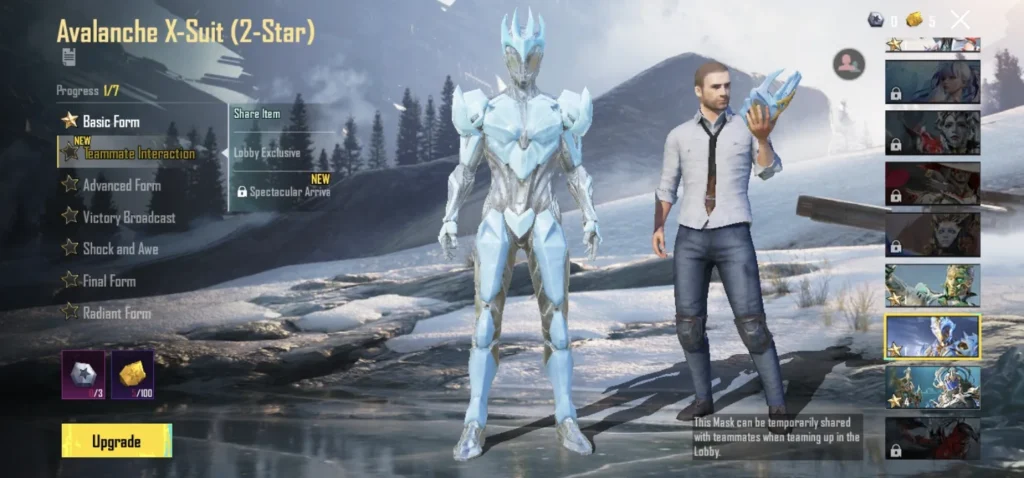Image resolution: width=1024 pixels, height=478 pixels.
Task: Choose the locked pink-haired character thumbnail
Action: pyautogui.click(x=932, y=82)
